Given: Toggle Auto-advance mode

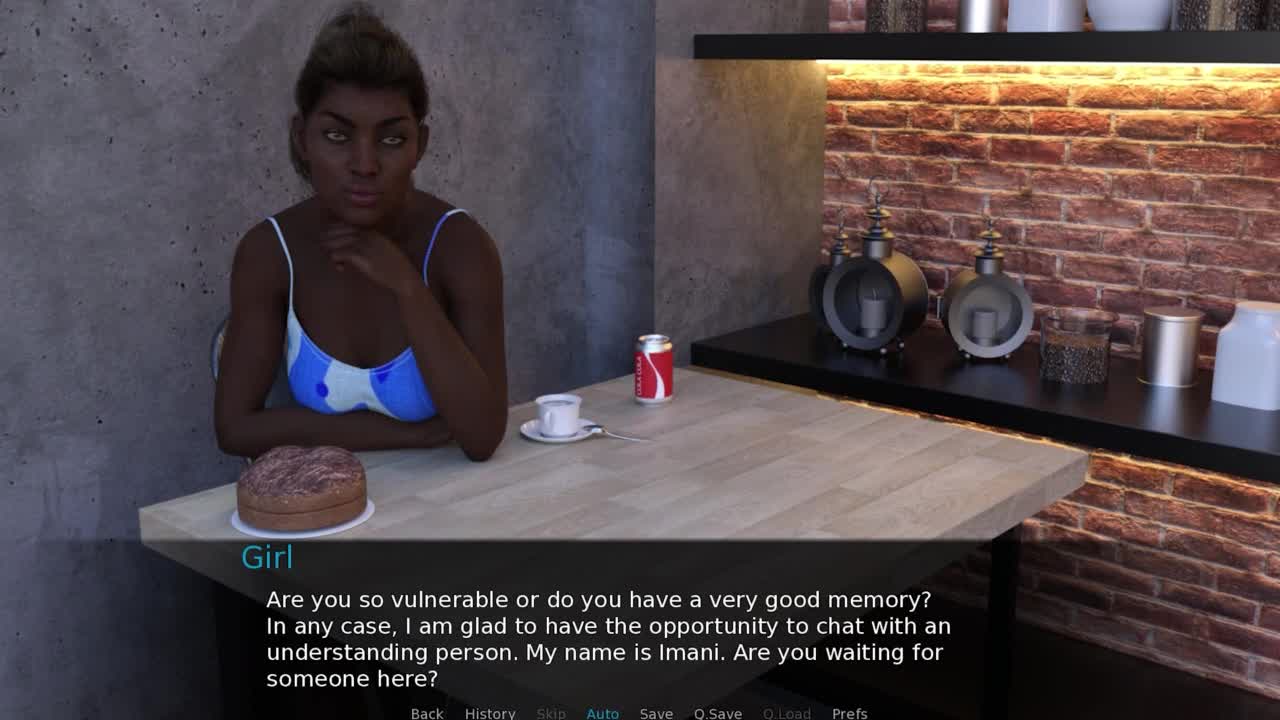Looking at the screenshot, I should (602, 713).
